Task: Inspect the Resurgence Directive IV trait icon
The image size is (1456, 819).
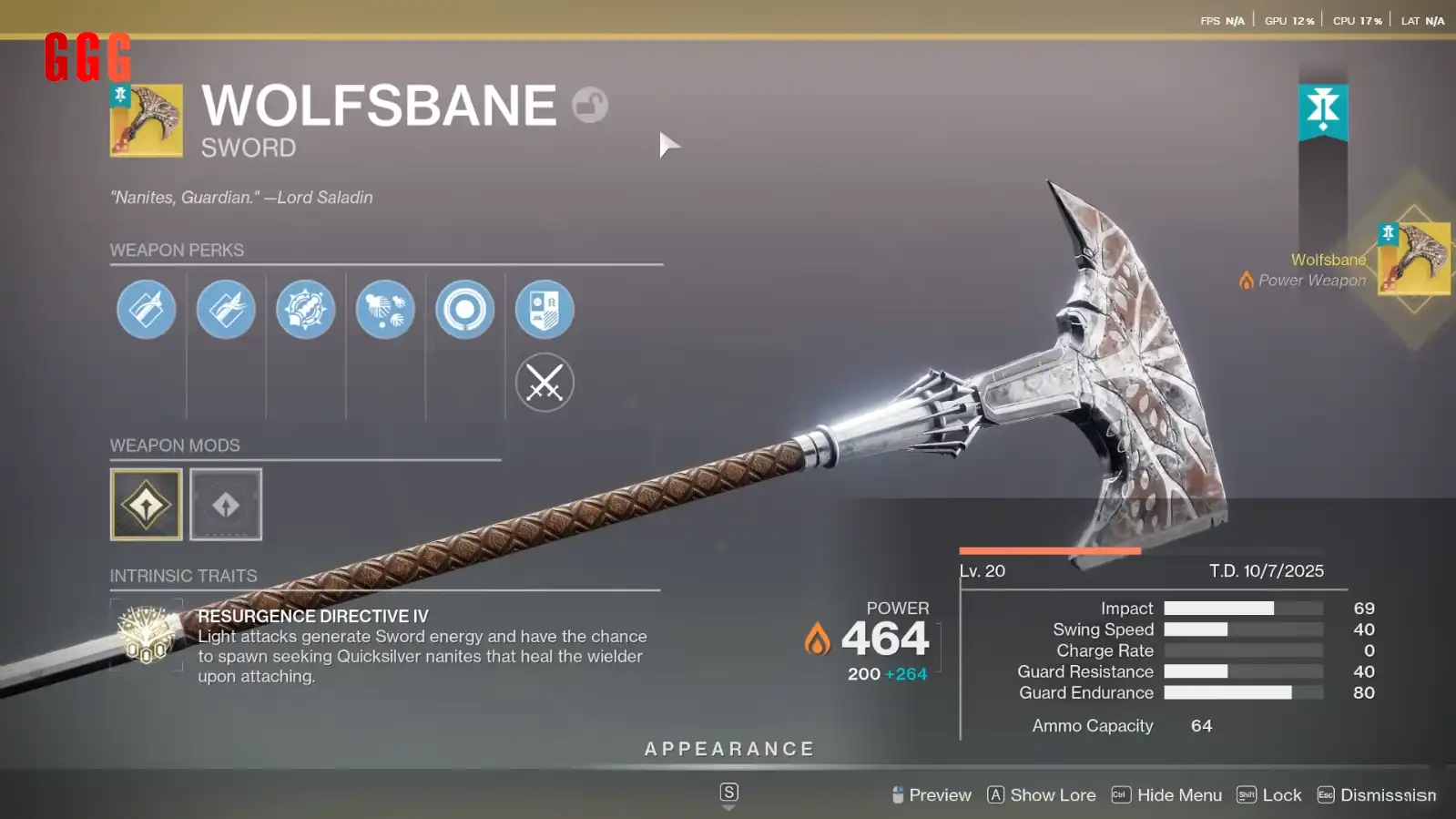Action: [147, 633]
